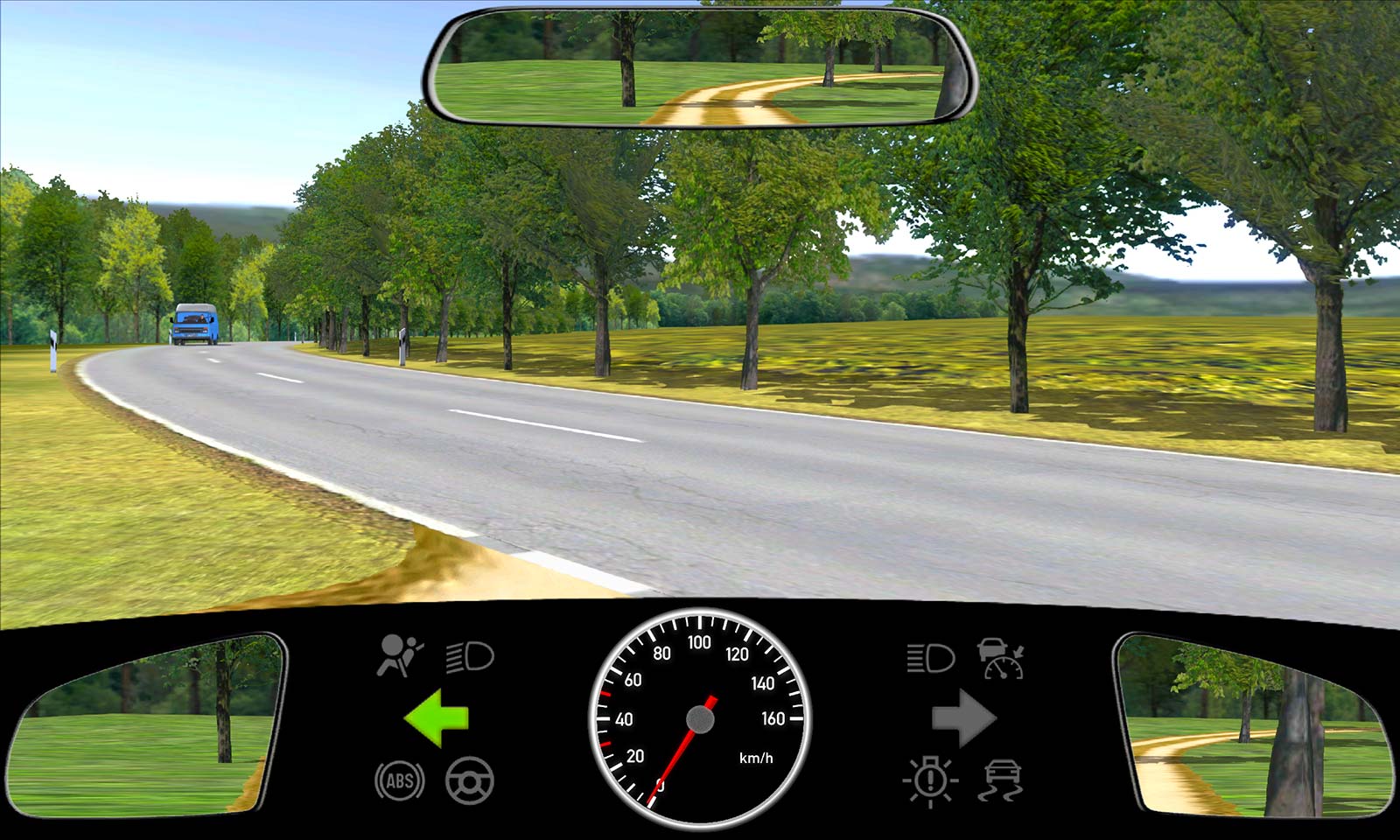The height and width of the screenshot is (840, 1400).
Task: Click the green left turn signal arrow
Action: click(437, 718)
